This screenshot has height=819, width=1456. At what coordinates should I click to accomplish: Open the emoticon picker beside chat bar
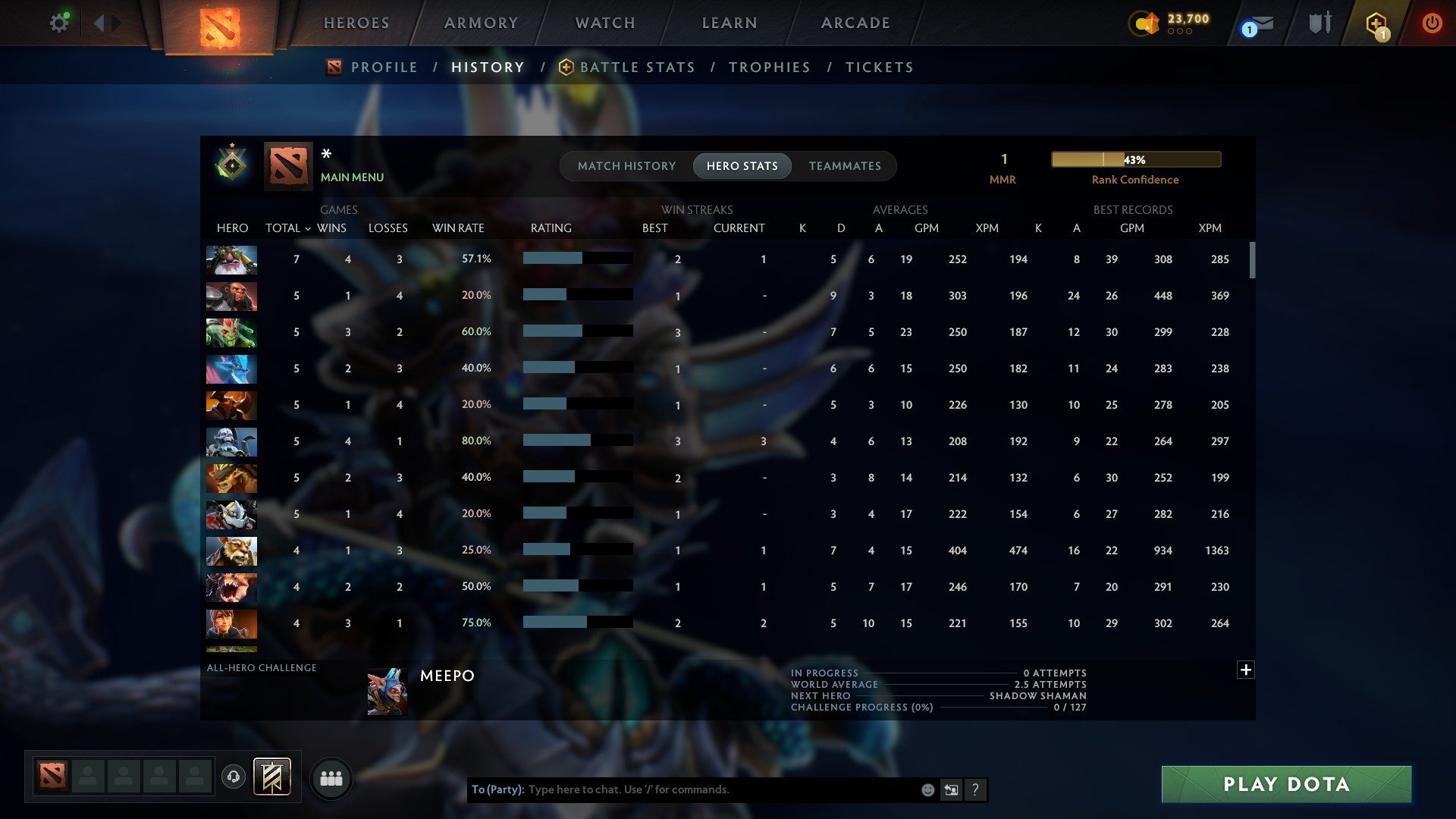[x=927, y=789]
